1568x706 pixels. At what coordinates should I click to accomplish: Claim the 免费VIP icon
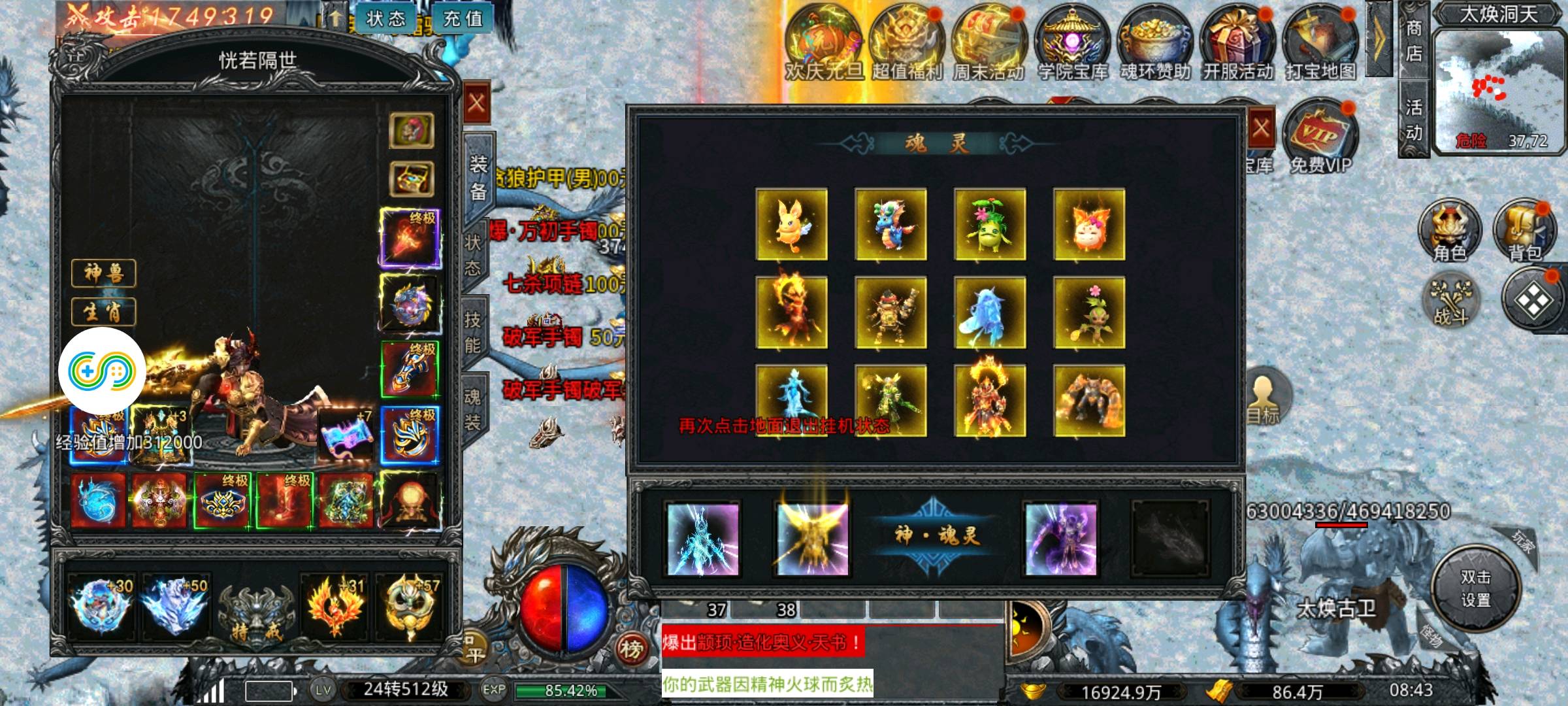coord(1320,137)
